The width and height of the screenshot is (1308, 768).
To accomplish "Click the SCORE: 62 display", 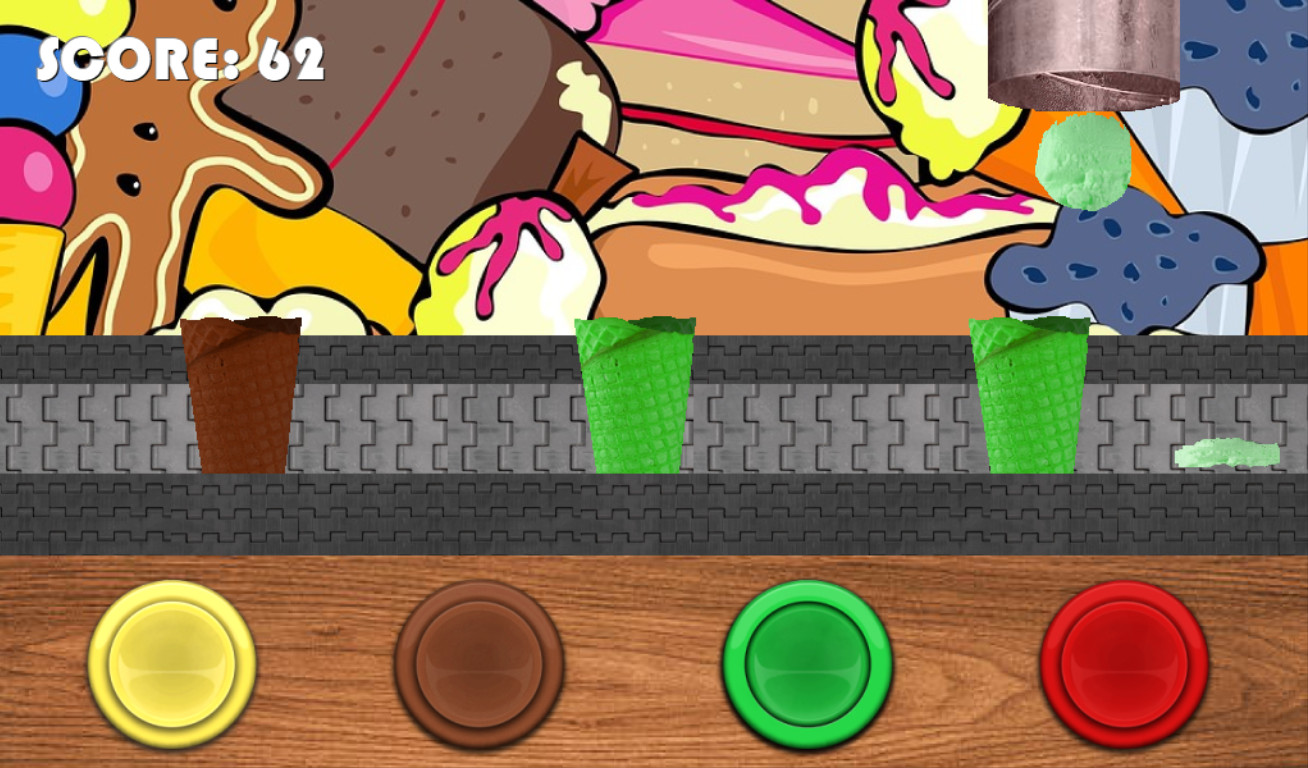I will pos(180,58).
